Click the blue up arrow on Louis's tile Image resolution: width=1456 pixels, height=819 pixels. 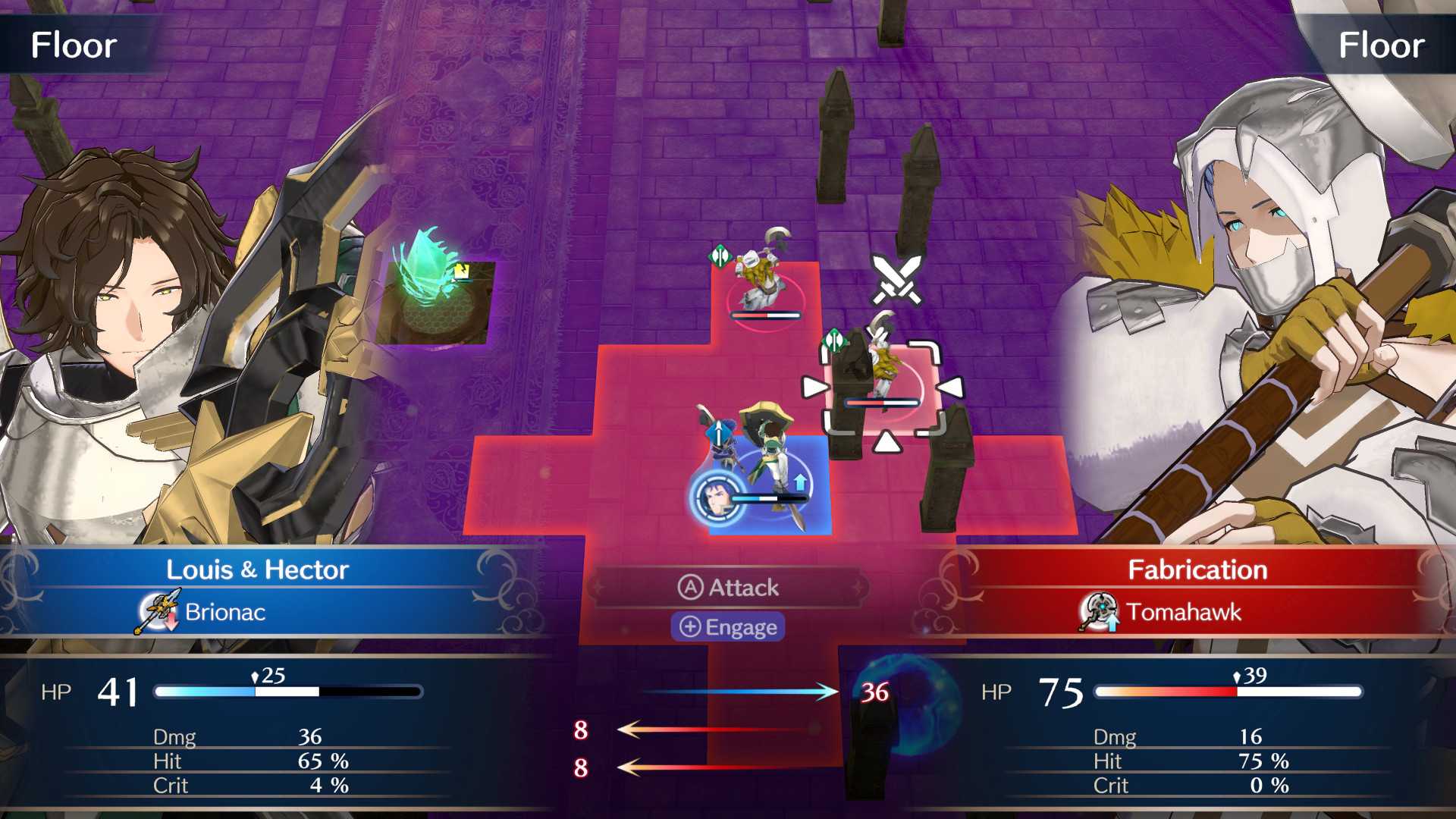[800, 482]
